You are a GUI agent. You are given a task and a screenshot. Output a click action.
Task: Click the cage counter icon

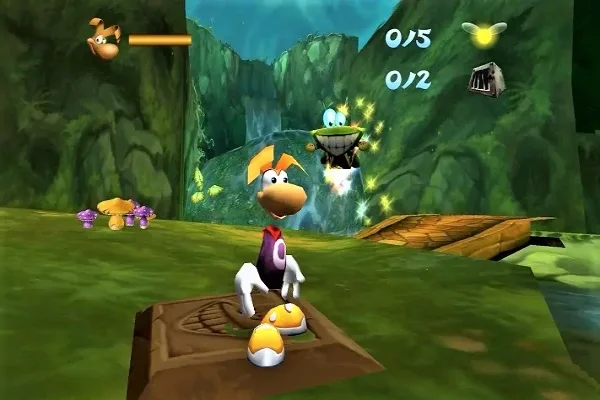tap(484, 79)
